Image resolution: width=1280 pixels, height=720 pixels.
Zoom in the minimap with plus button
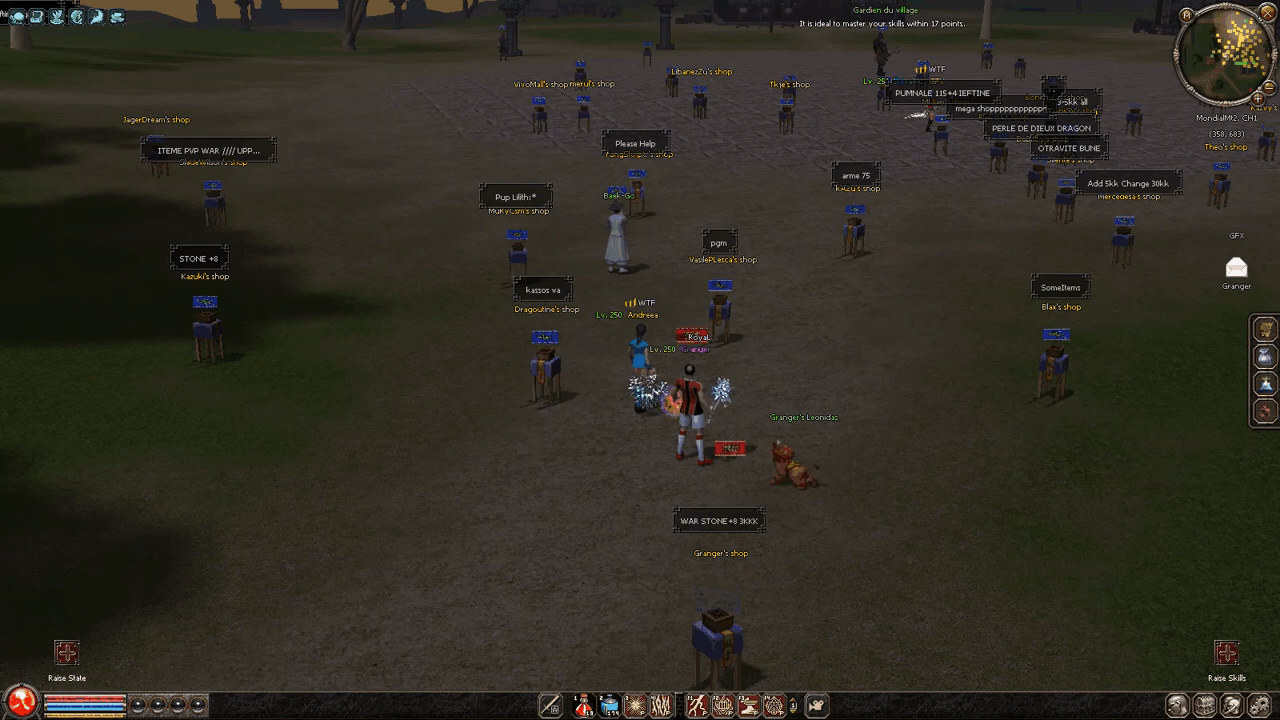coord(1258,97)
